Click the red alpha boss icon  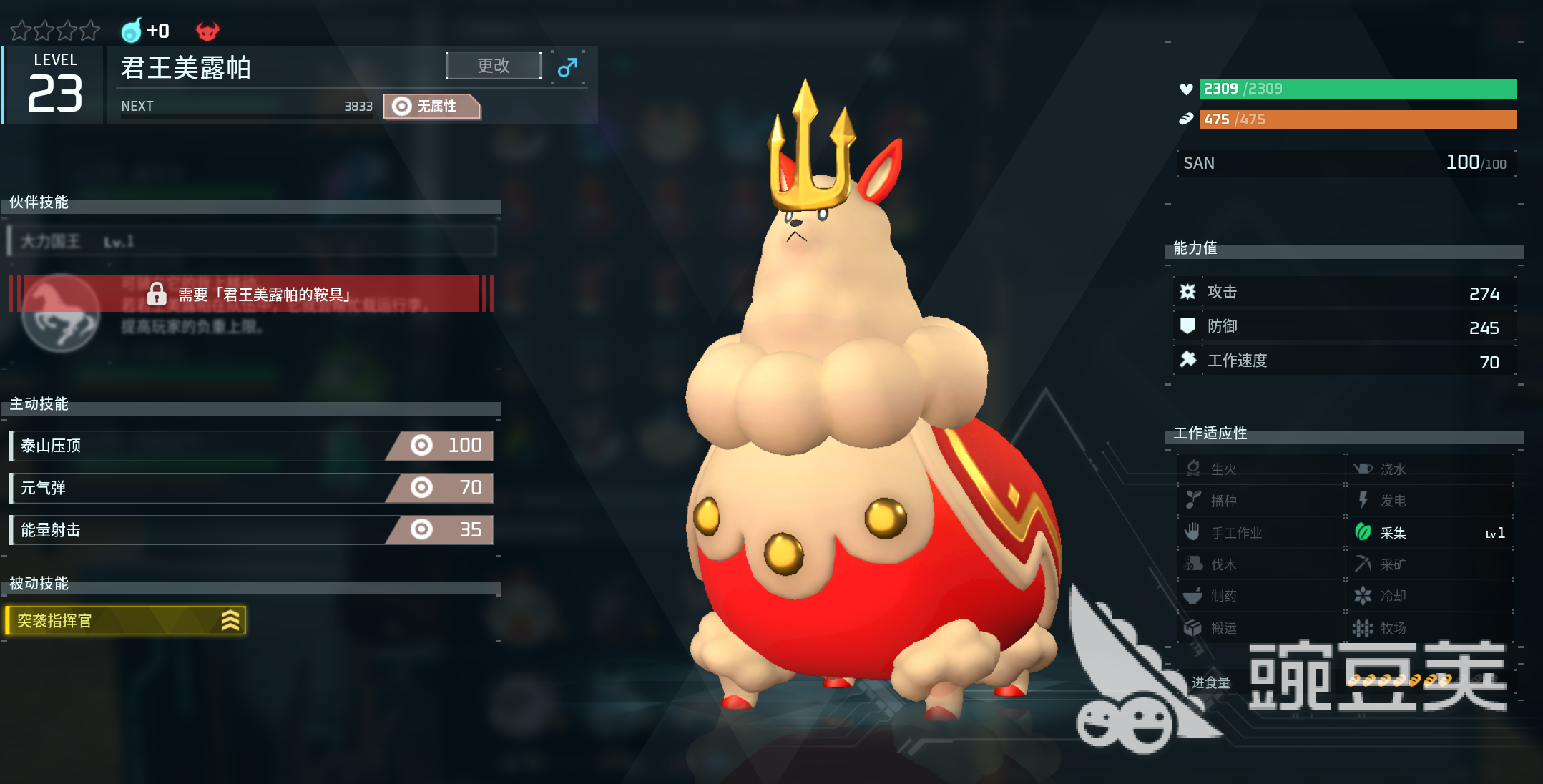207,31
